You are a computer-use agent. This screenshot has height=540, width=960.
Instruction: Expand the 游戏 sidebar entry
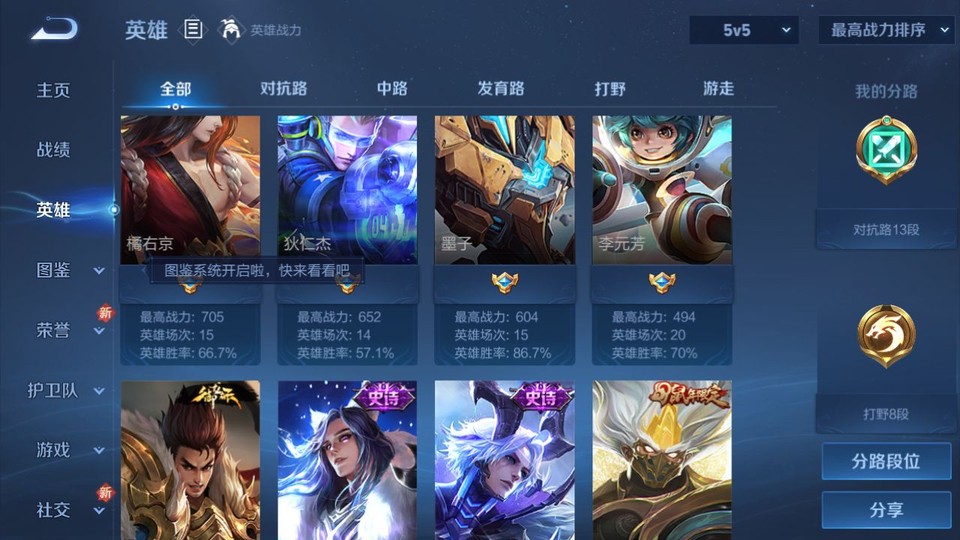[x=66, y=450]
